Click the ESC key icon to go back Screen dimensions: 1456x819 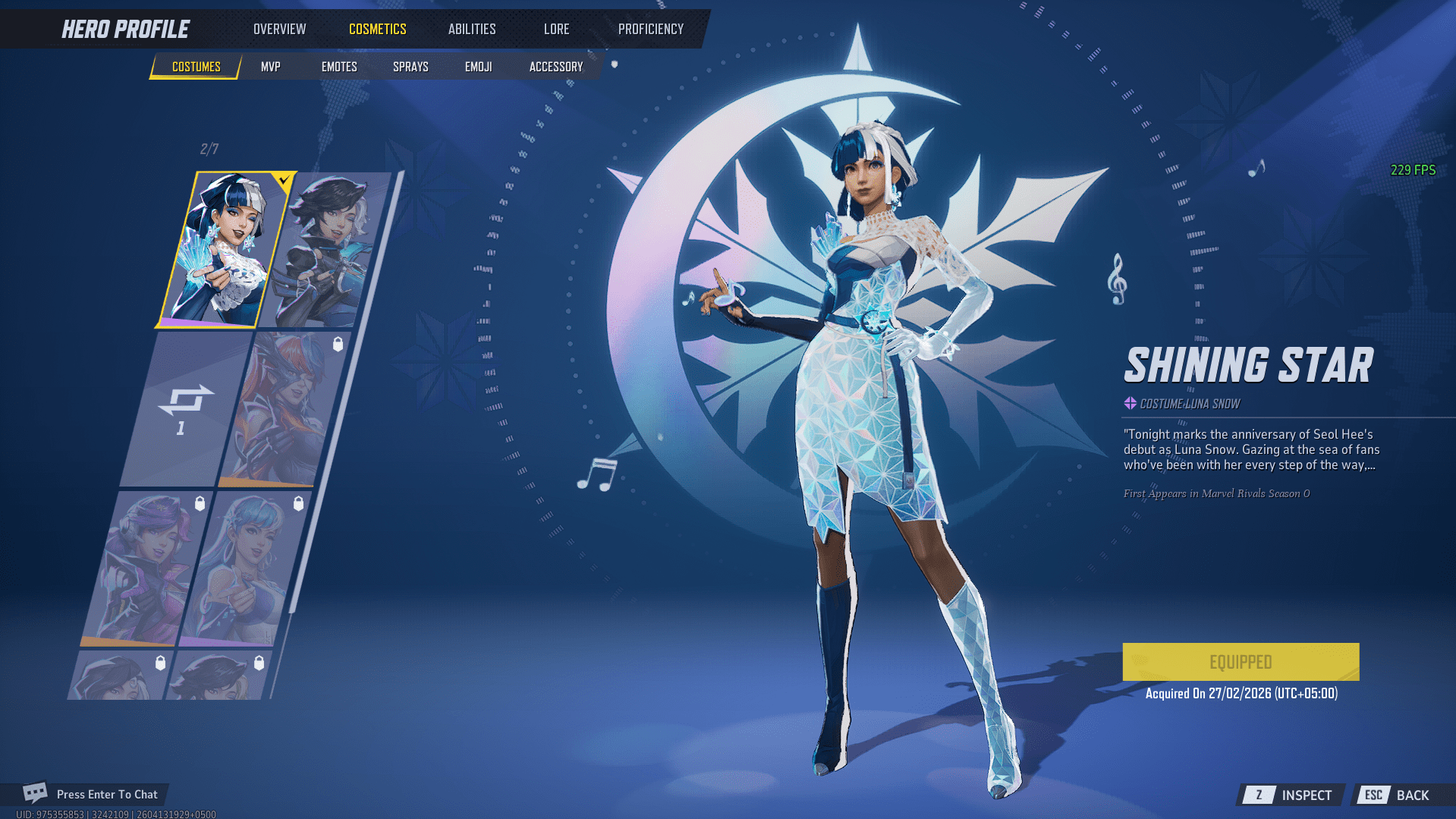[x=1373, y=795]
